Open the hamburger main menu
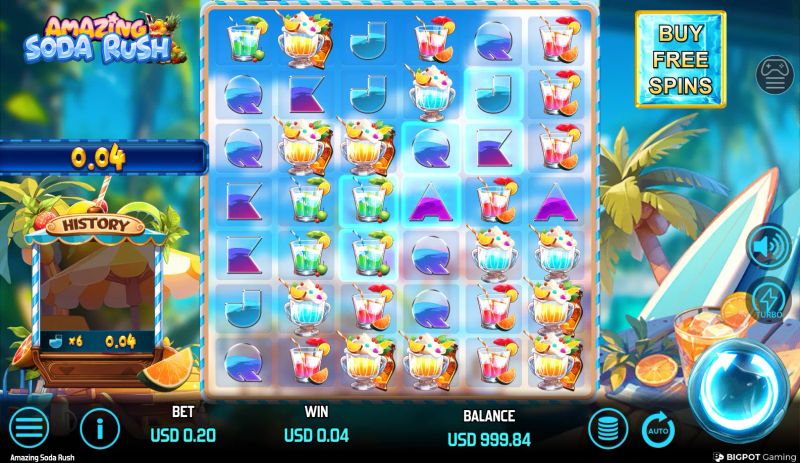The width and height of the screenshot is (800, 463). click(x=30, y=428)
